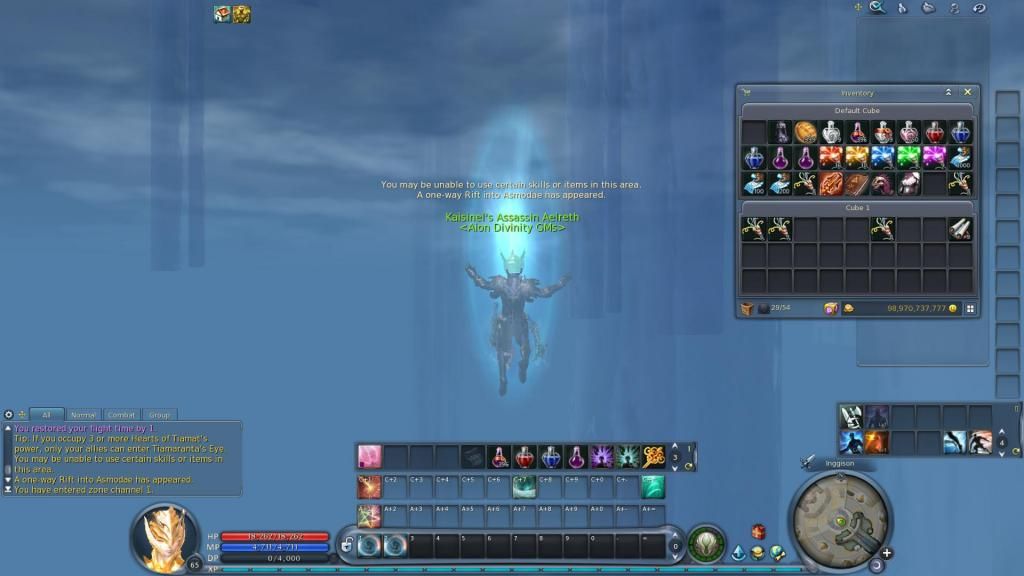
Task: Select the leather-bound book item in inventory
Action: point(857,184)
